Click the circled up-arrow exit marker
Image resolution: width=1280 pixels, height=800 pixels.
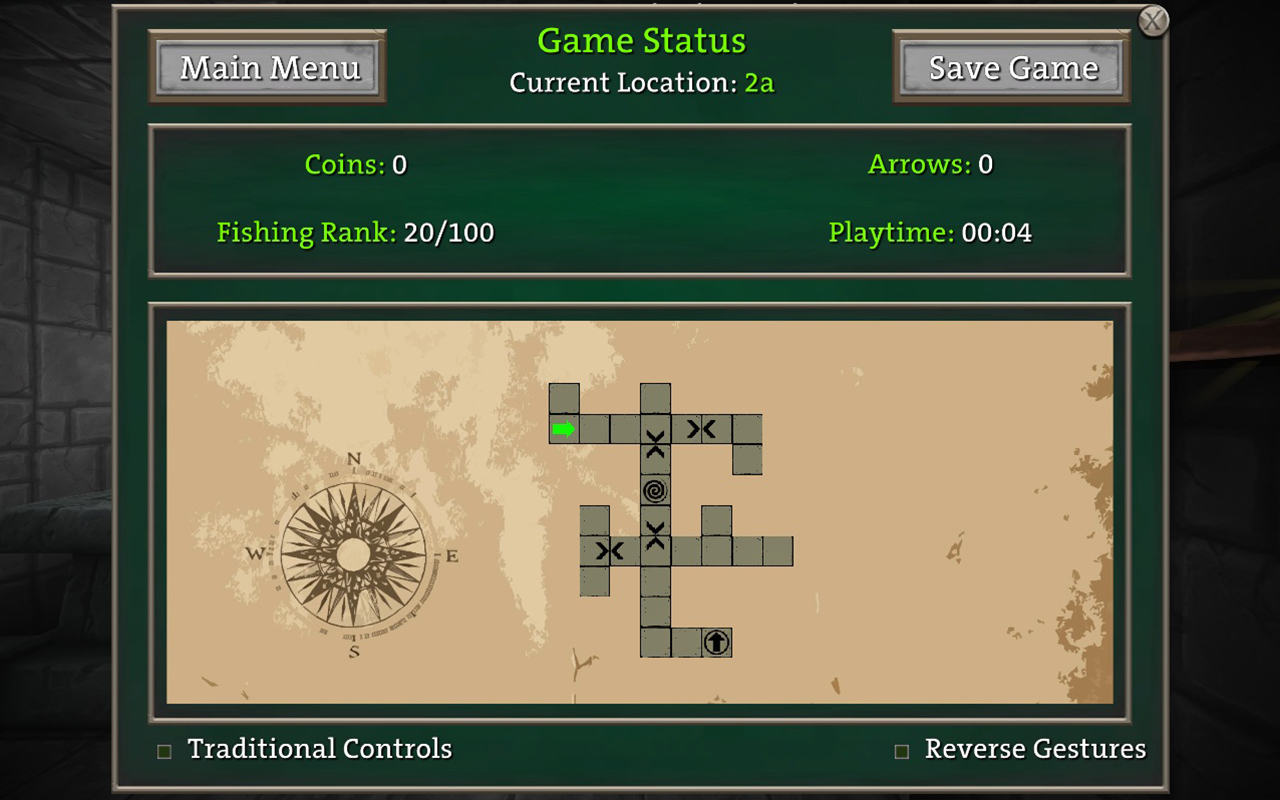tap(716, 644)
